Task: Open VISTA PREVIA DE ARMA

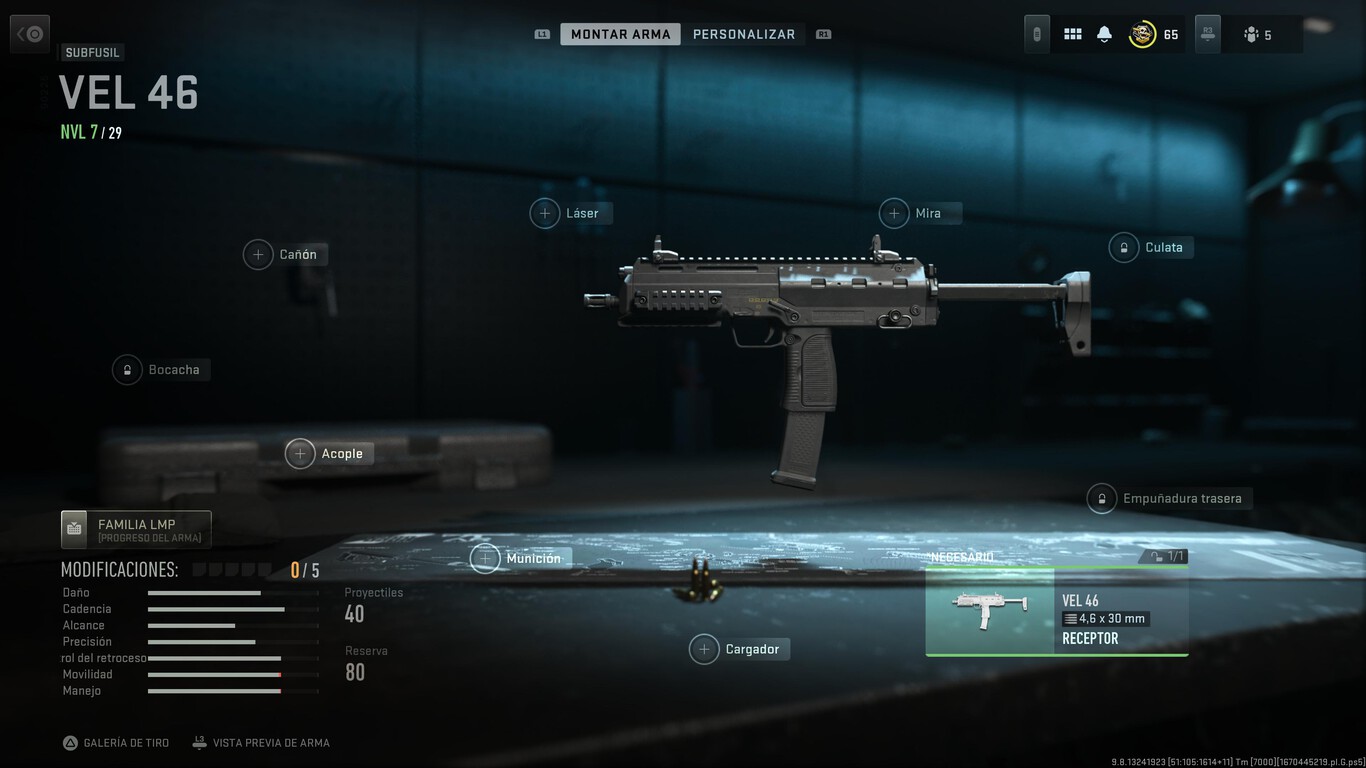Action: coord(261,742)
